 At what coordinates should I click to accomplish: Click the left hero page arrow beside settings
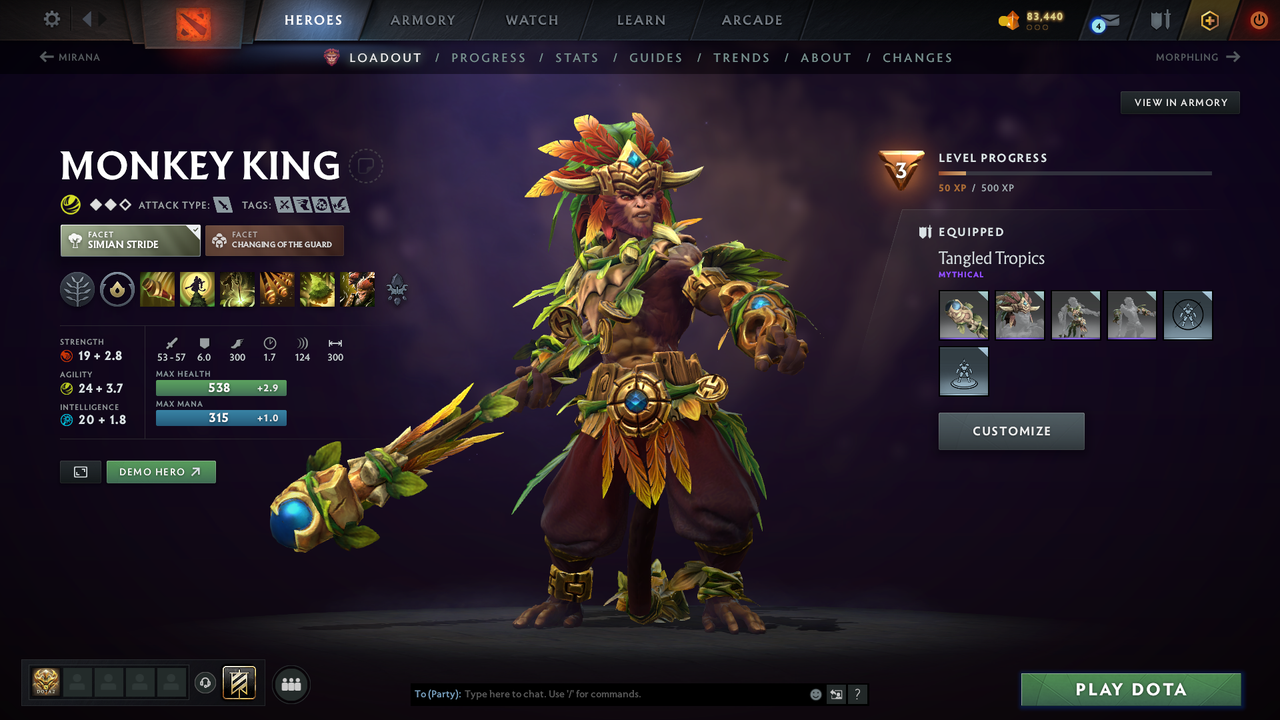click(x=89, y=19)
